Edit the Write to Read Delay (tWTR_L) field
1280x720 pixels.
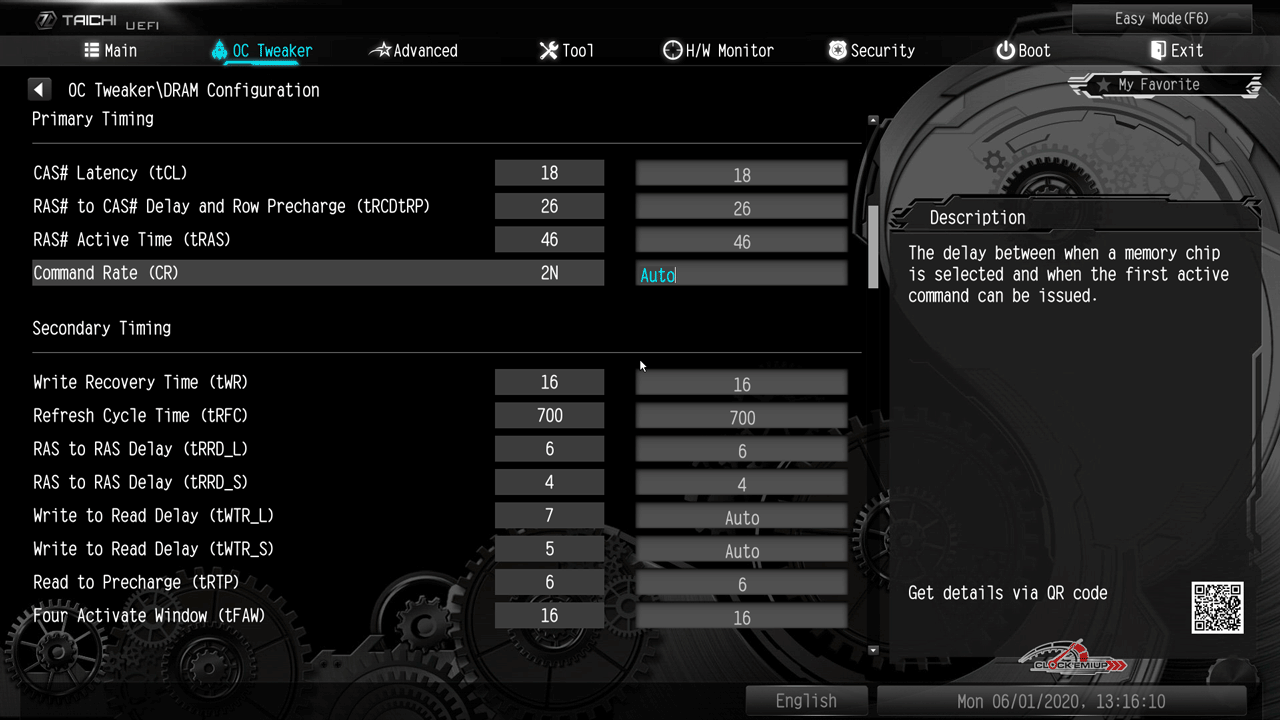[741, 518]
